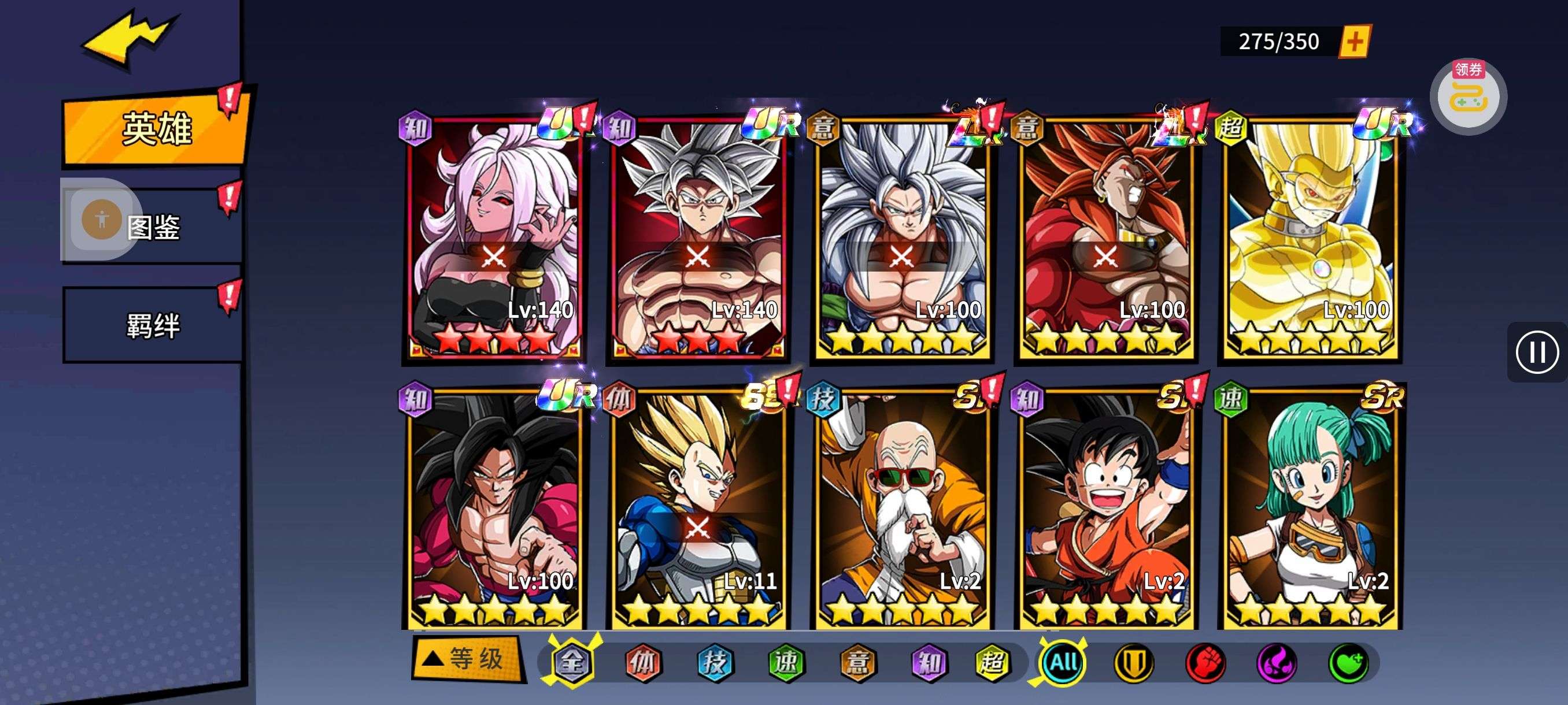Image resolution: width=1568 pixels, height=705 pixels.
Task: Open the 图鉴 tab
Action: pos(153,227)
